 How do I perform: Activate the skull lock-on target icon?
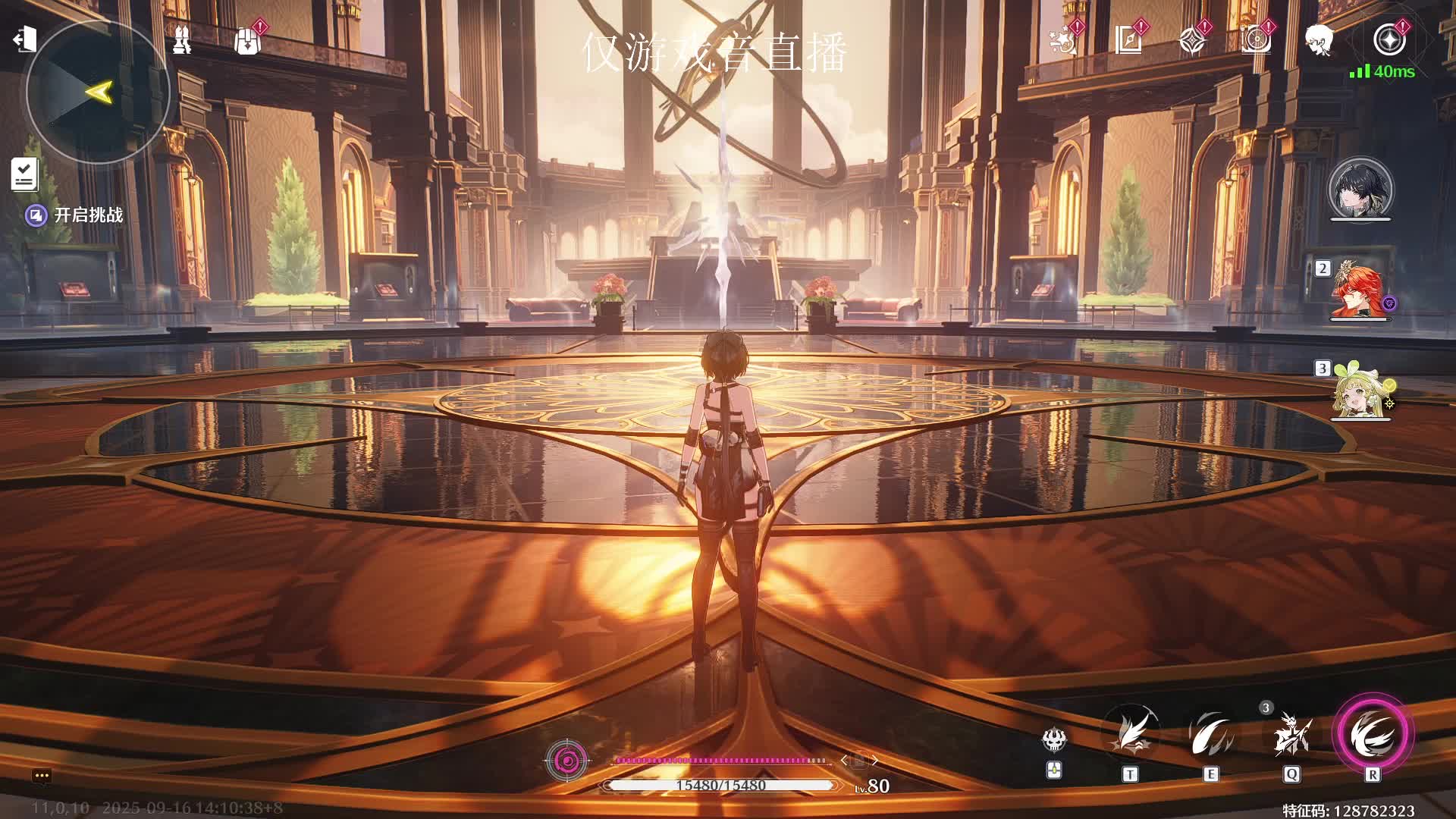[1054, 739]
